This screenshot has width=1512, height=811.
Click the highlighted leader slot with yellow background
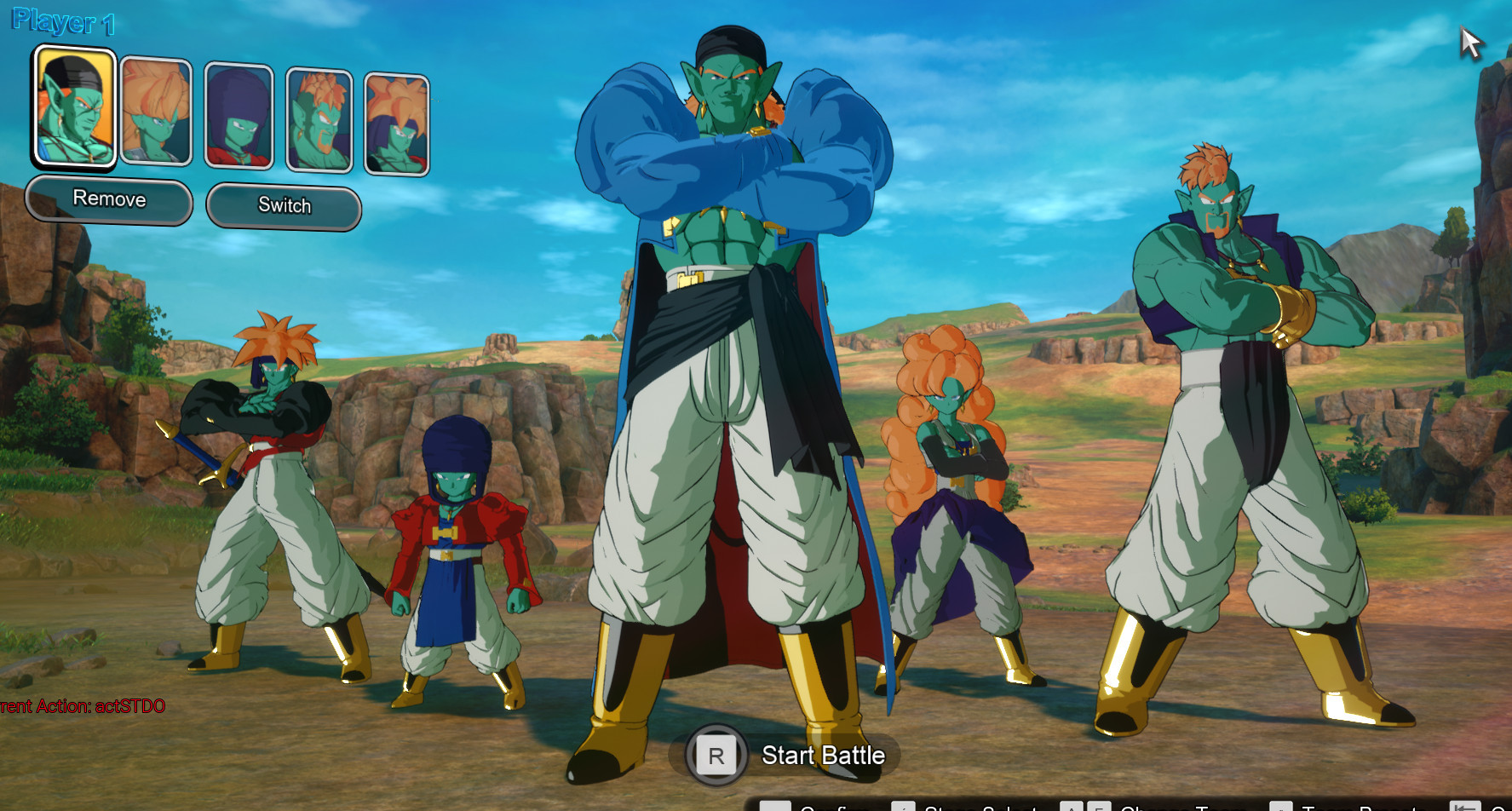click(x=75, y=108)
